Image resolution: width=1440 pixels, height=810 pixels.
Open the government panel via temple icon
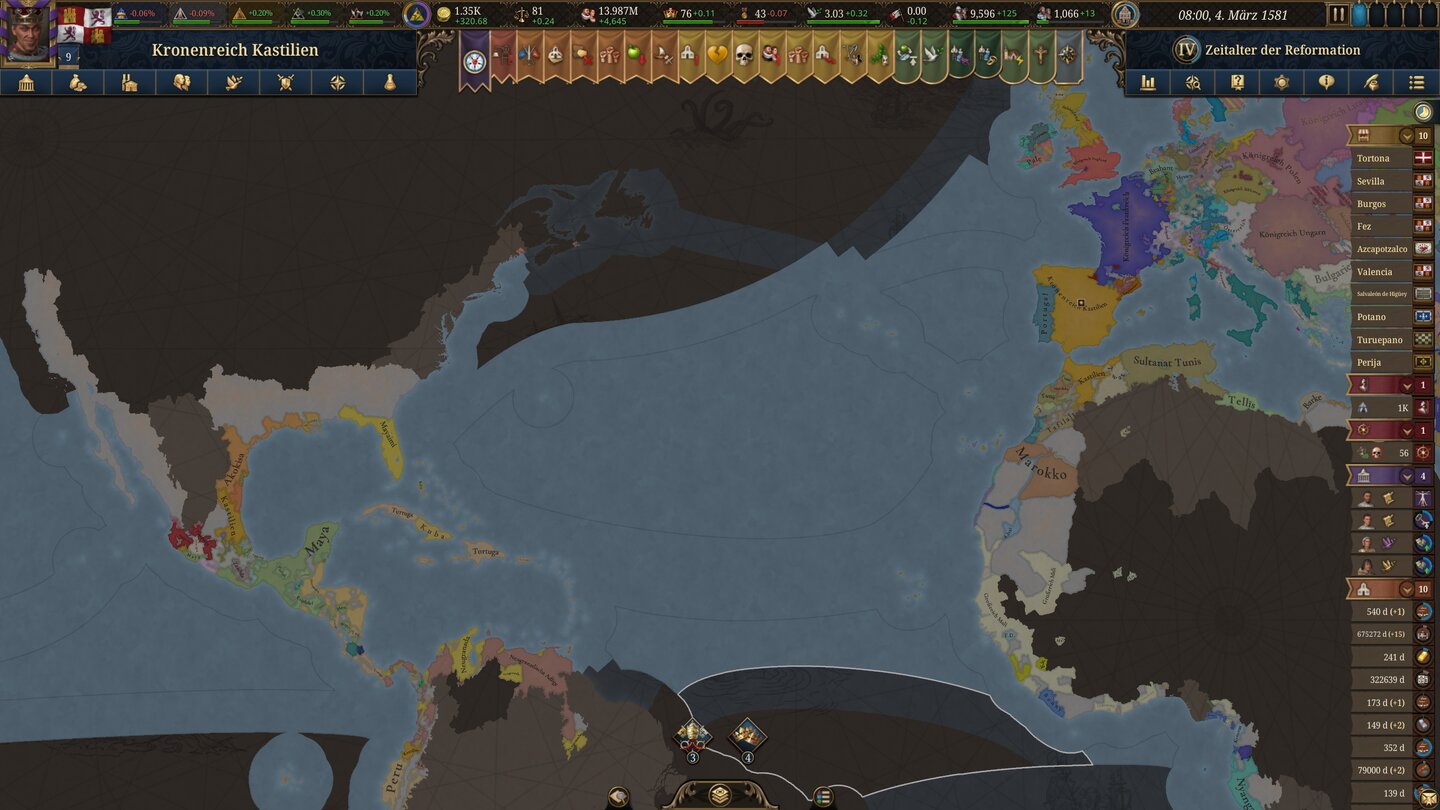pos(26,82)
